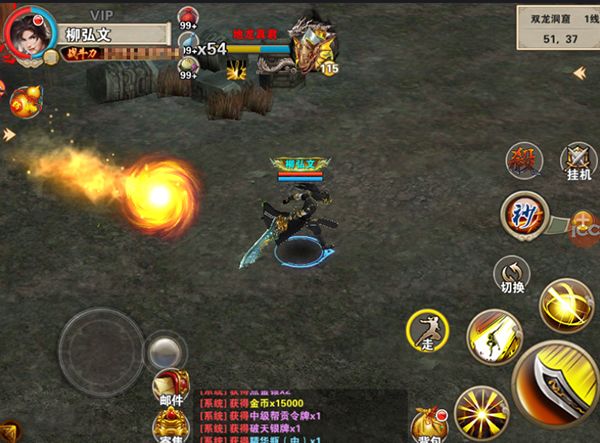The height and width of the screenshot is (443, 600).
Task: Collapse the right side panel arrow
Action: coord(579,72)
